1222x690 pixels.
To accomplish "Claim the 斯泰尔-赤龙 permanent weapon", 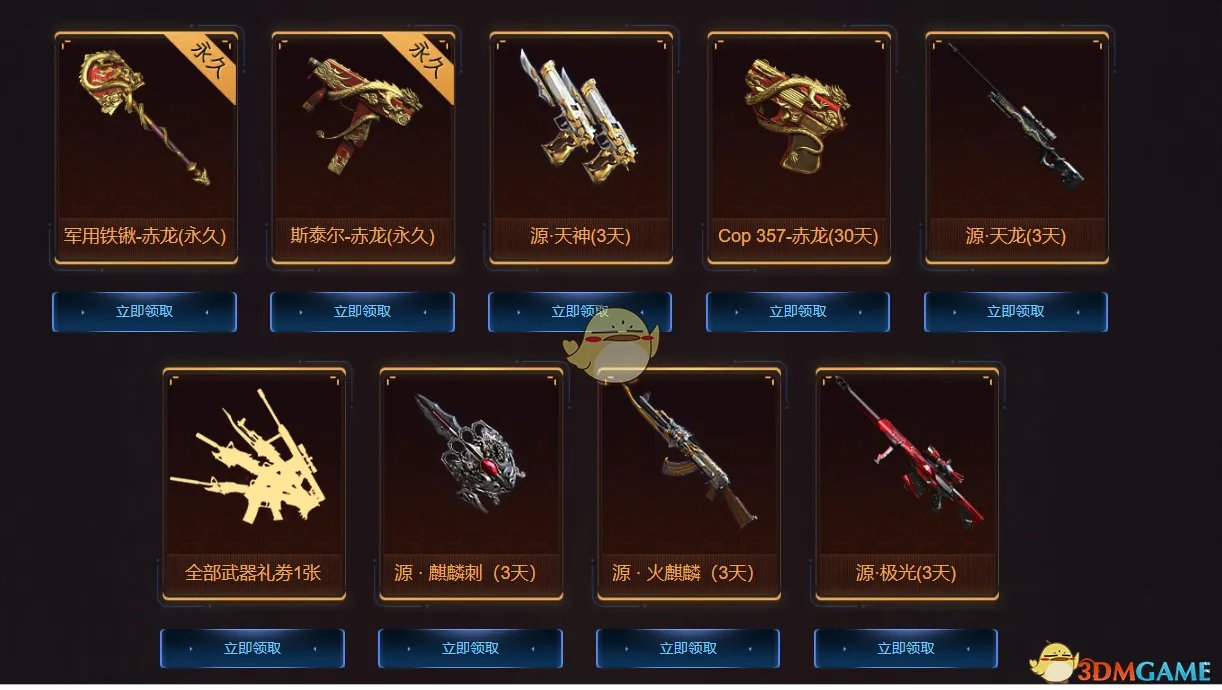I will pos(362,312).
